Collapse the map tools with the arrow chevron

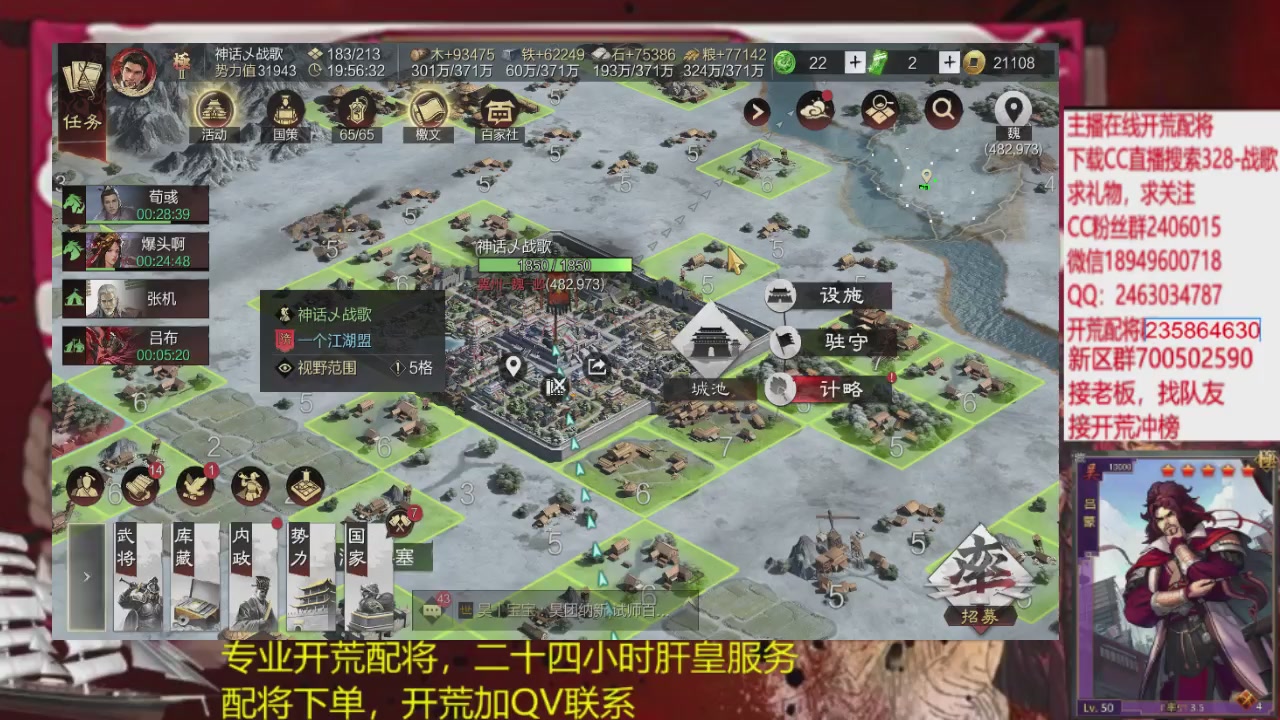756,112
